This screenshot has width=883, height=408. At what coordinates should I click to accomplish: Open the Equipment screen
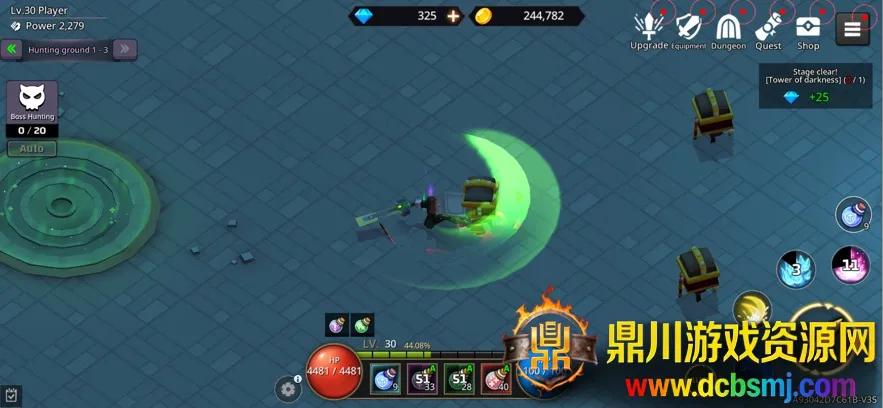point(689,28)
